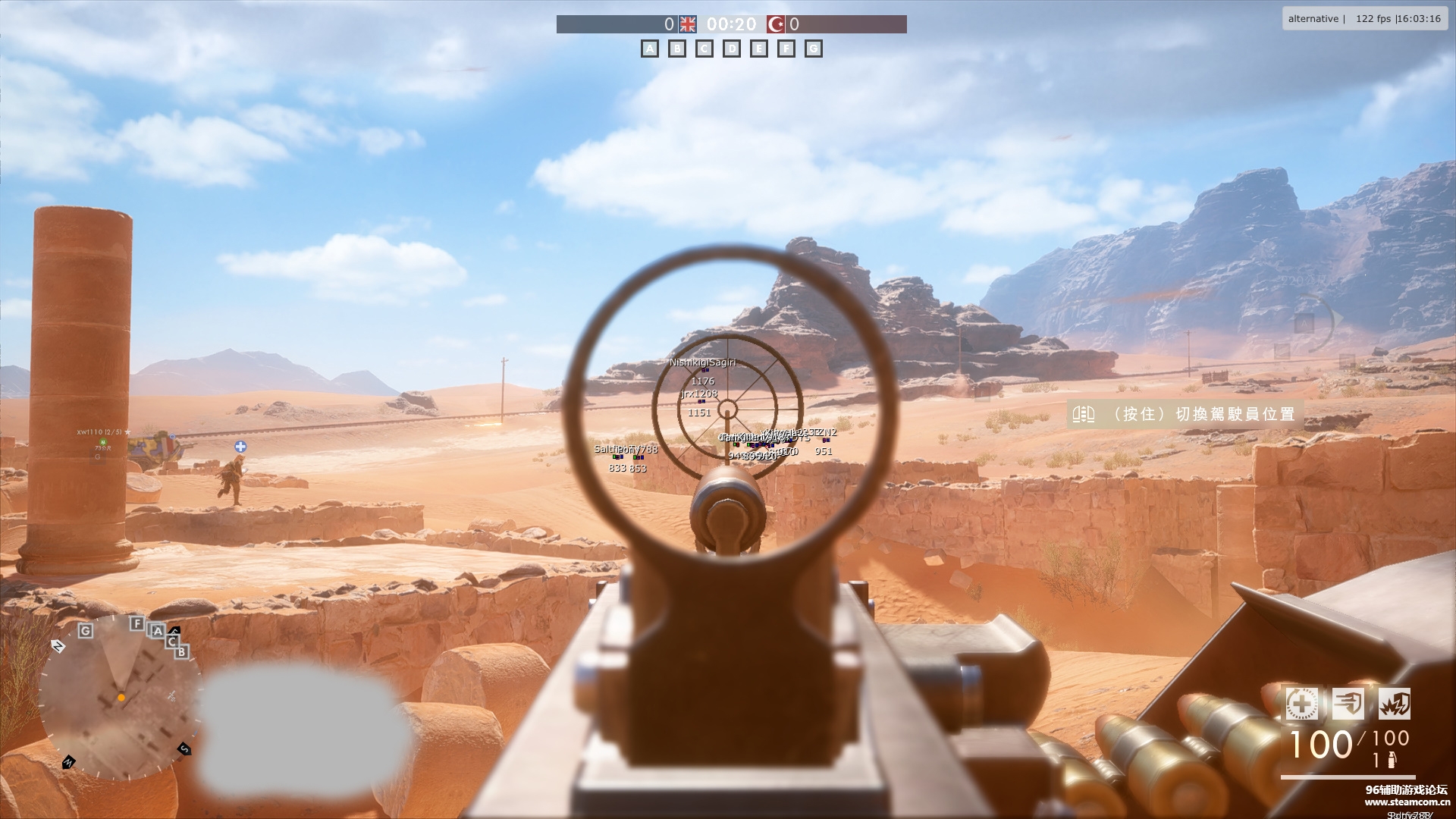Screen dimensions: 1456x819
Task: Click the medic cross marker near the soldier
Action: (241, 447)
